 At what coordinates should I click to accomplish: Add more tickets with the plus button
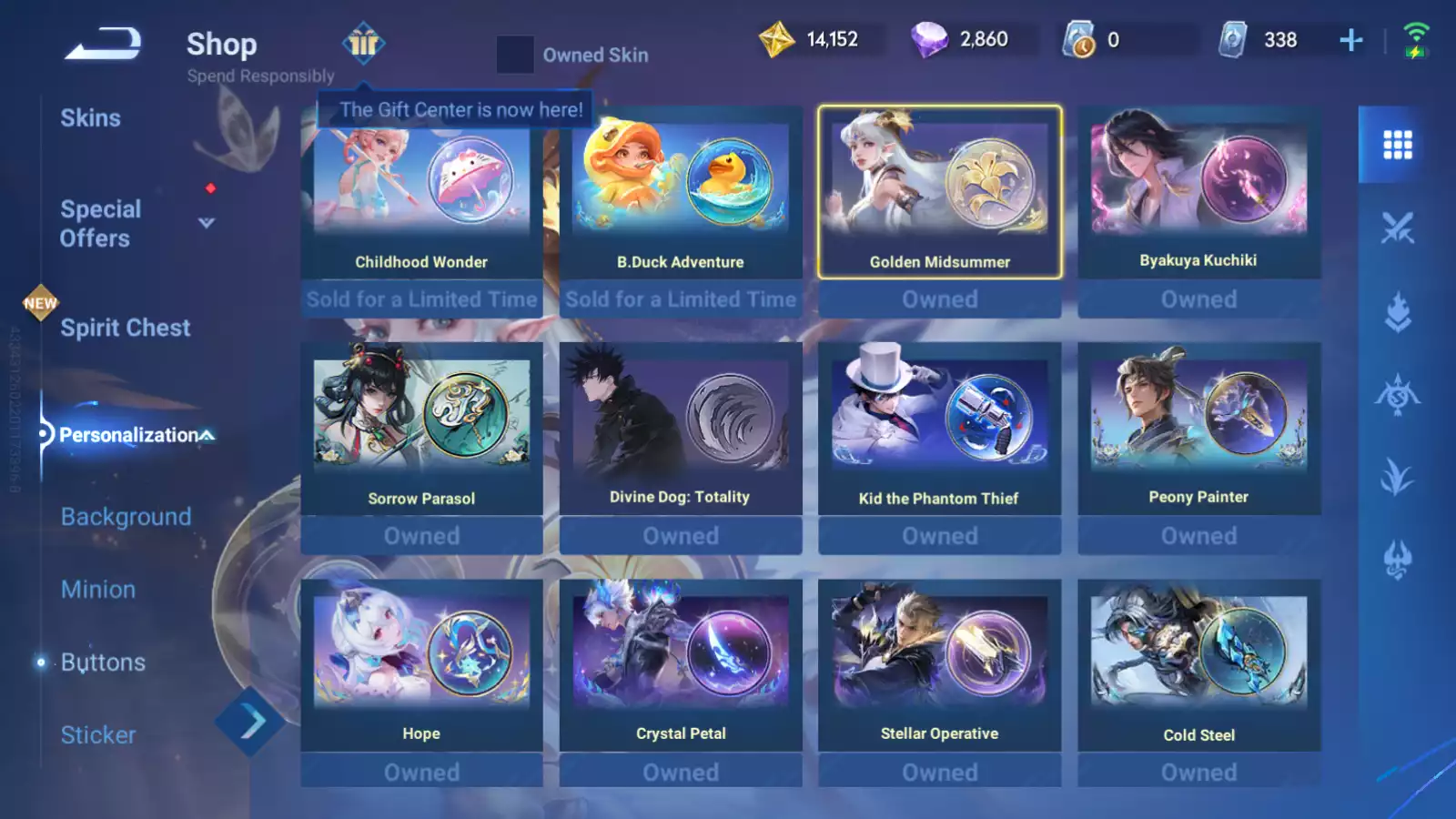[x=1351, y=40]
